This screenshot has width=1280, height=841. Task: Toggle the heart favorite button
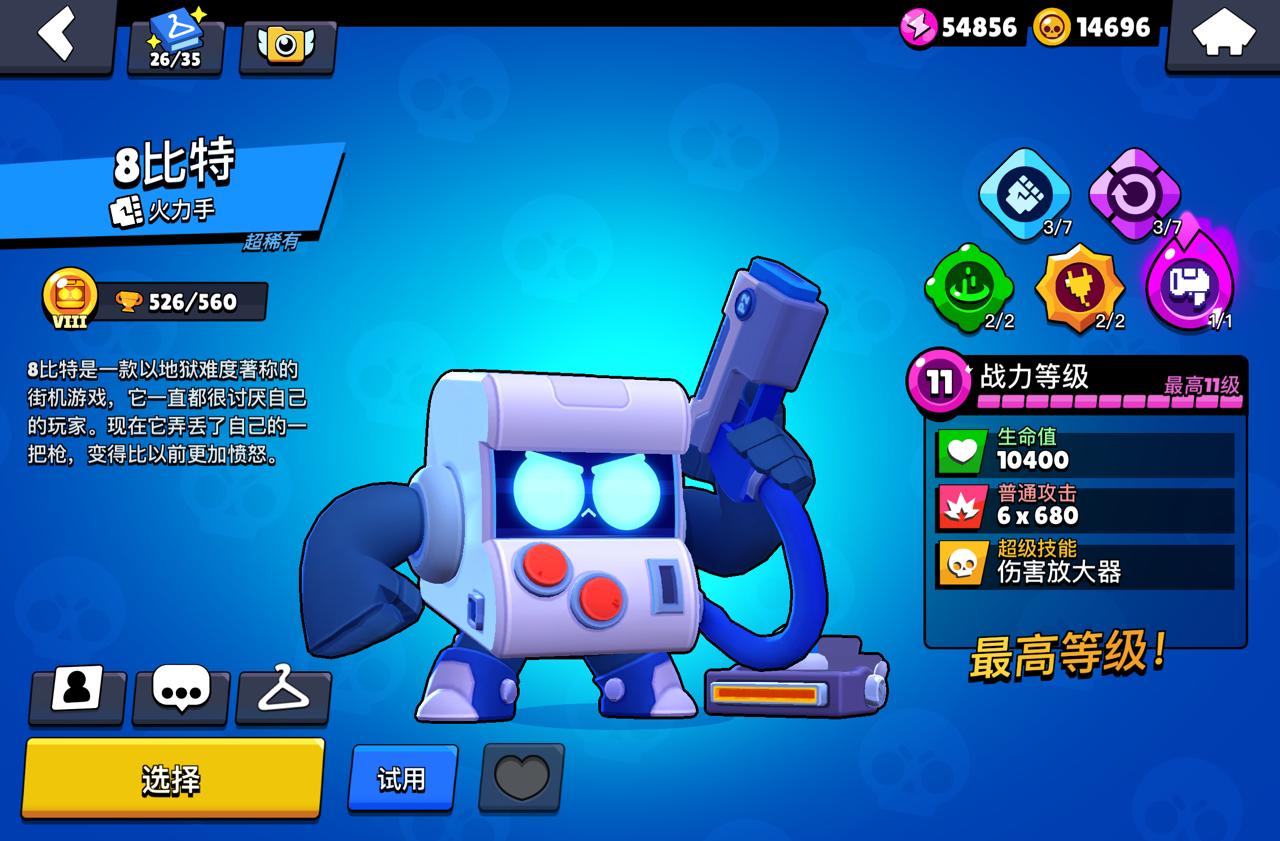(x=521, y=777)
